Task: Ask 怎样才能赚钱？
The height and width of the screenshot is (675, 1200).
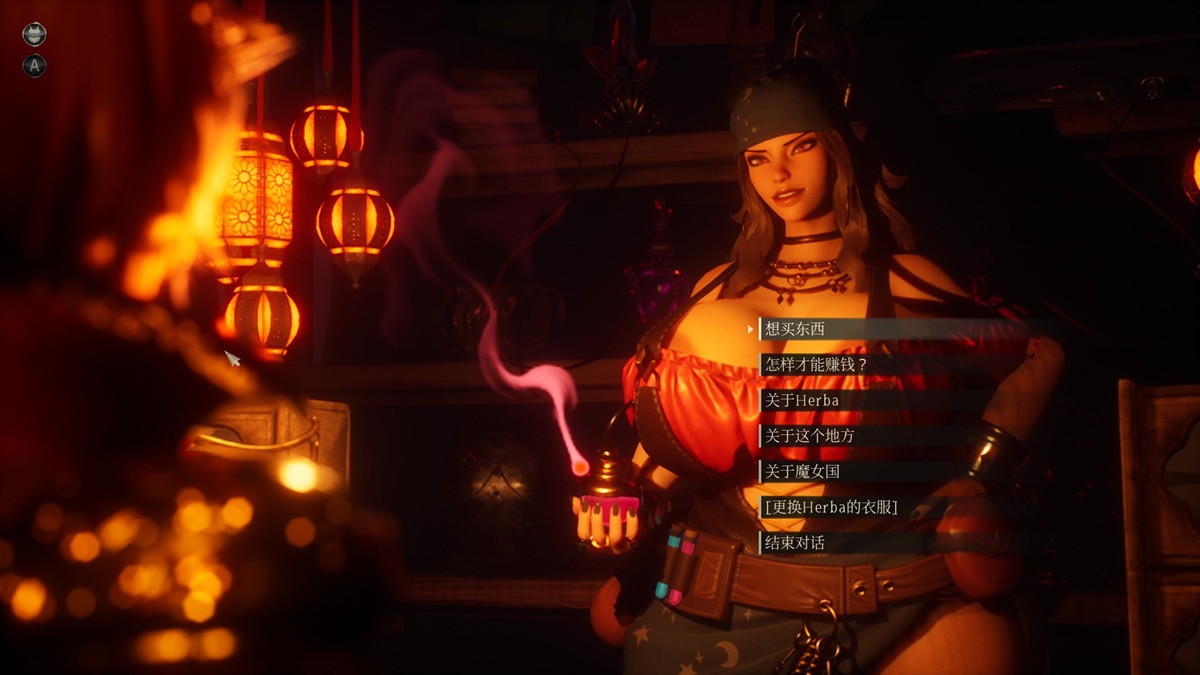Action: click(x=815, y=364)
